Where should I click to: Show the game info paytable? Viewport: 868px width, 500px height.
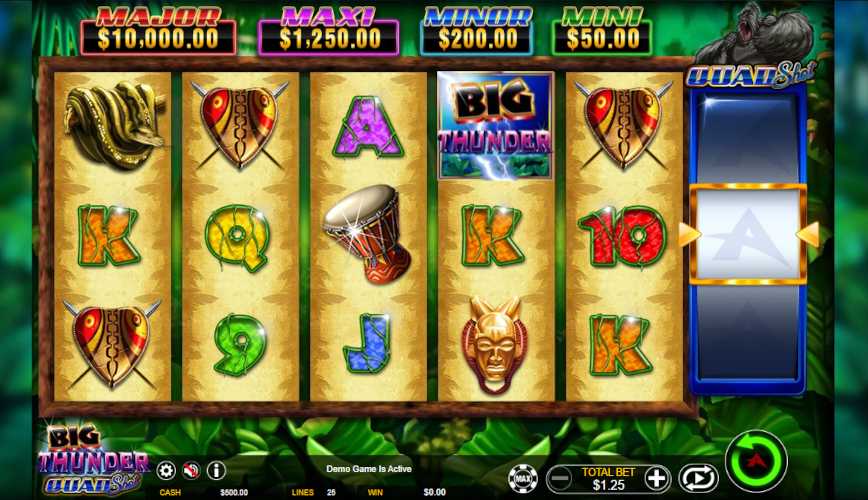click(x=215, y=470)
